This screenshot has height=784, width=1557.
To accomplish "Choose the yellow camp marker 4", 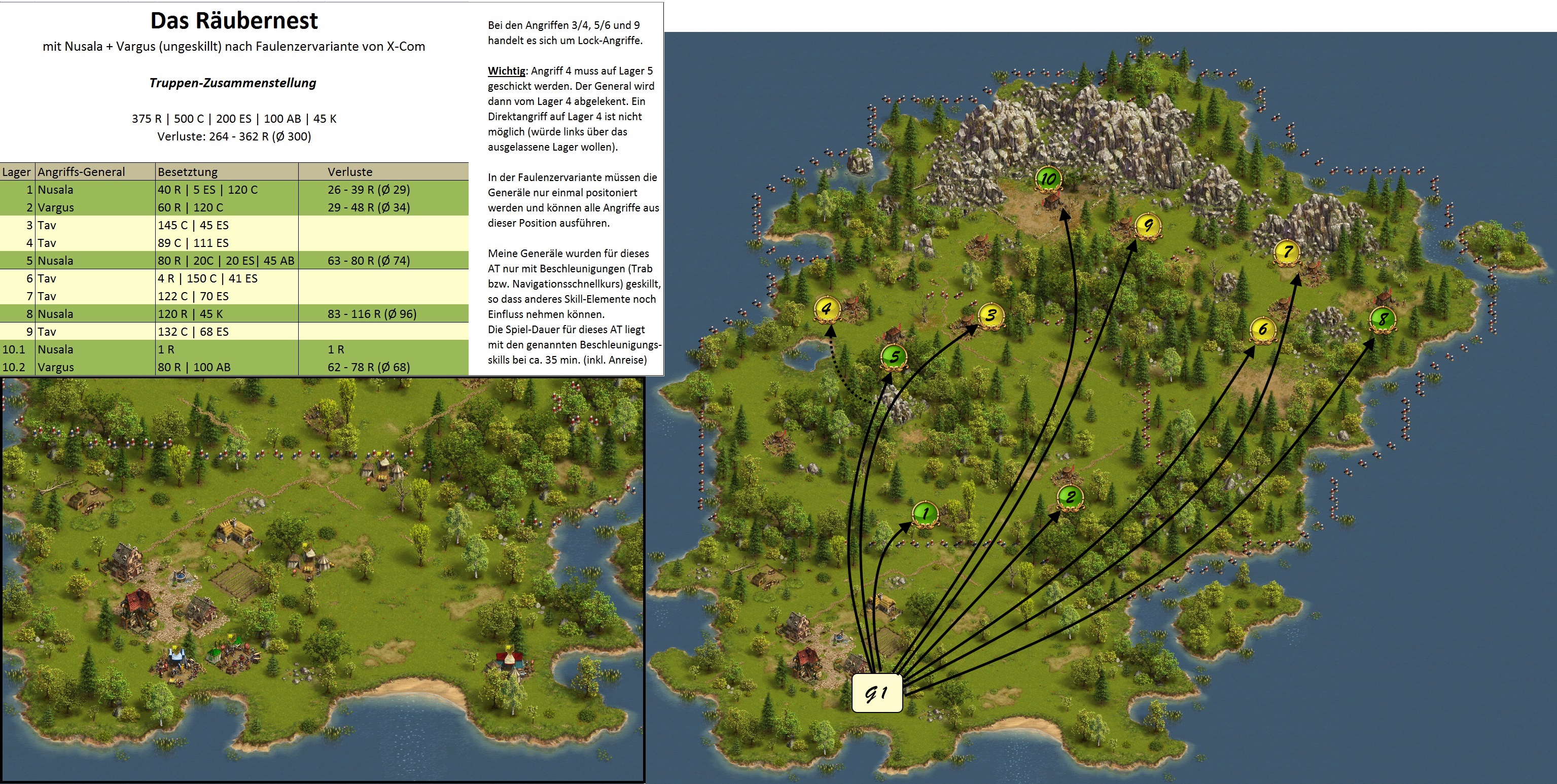I will click(x=826, y=309).
